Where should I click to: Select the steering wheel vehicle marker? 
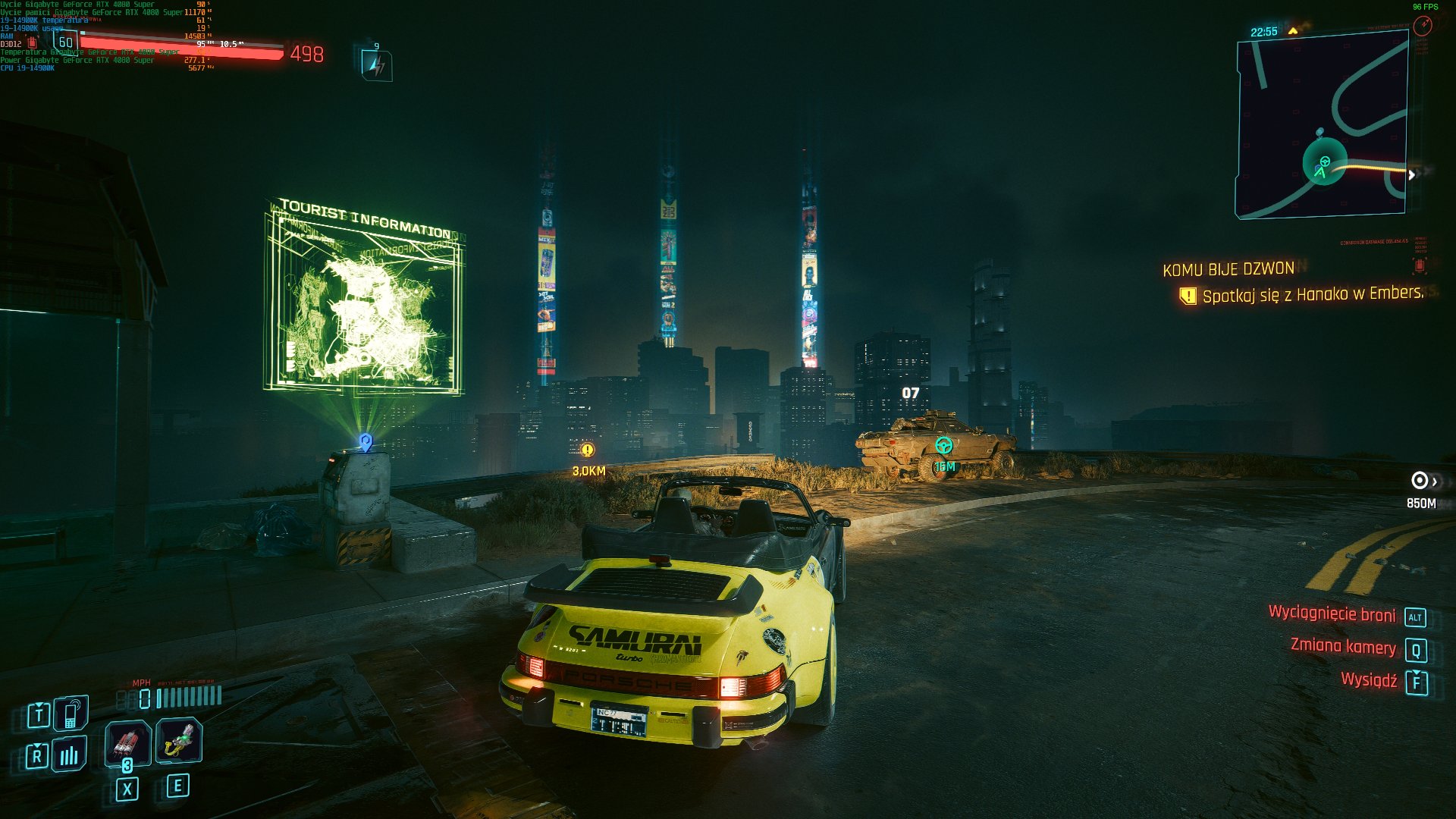pos(943,446)
